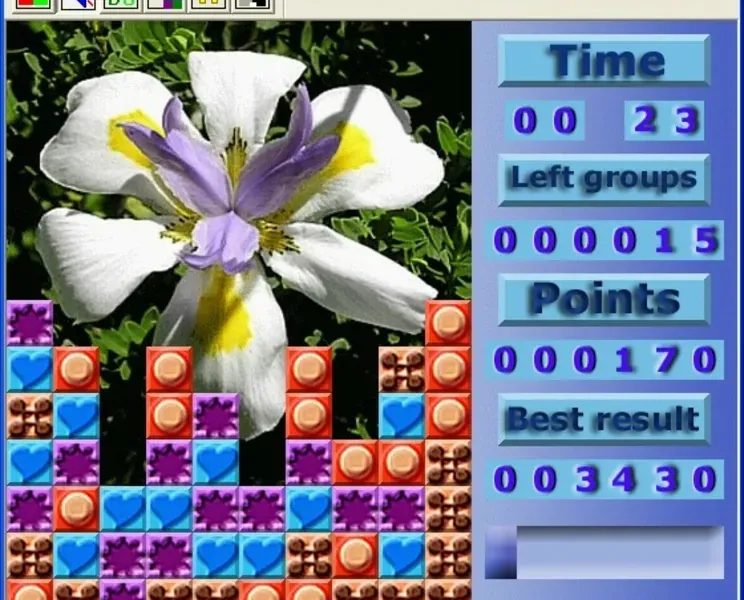Select the red disc tile topping the rightmost column
Image resolution: width=744 pixels, height=600 pixels.
448,323
